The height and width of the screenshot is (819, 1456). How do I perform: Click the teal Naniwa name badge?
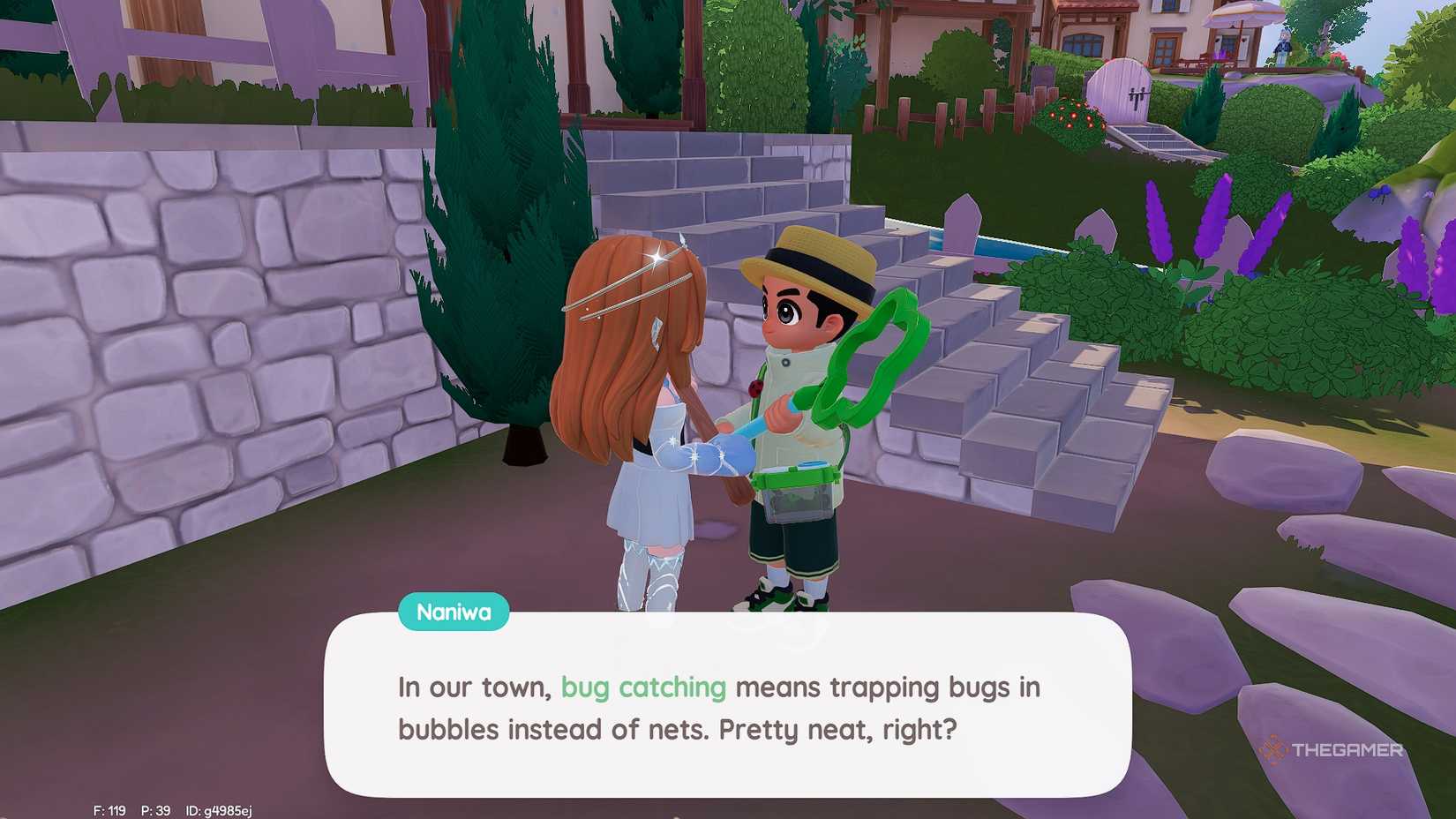(454, 612)
